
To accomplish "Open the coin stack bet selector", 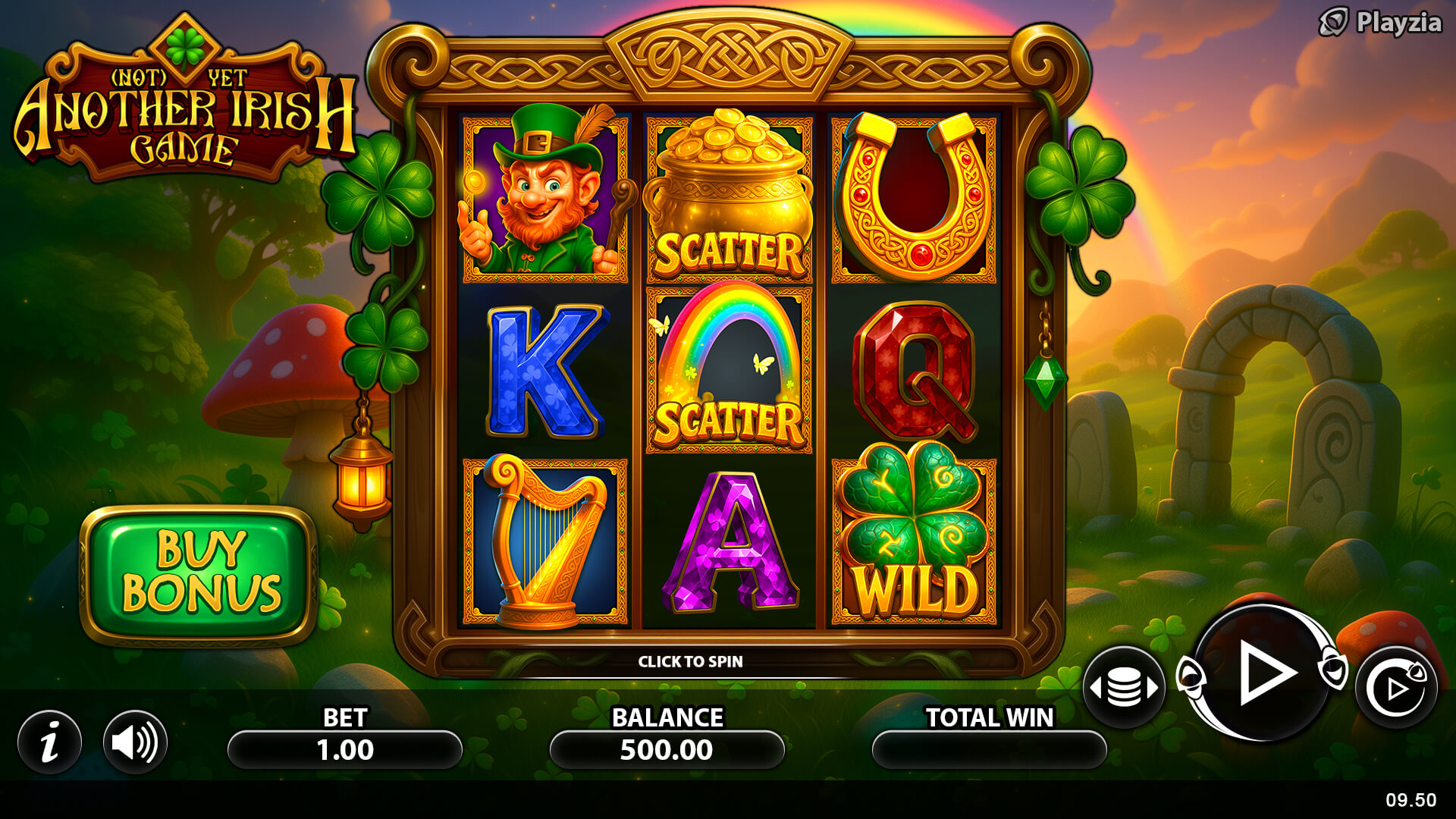I will tap(1124, 687).
